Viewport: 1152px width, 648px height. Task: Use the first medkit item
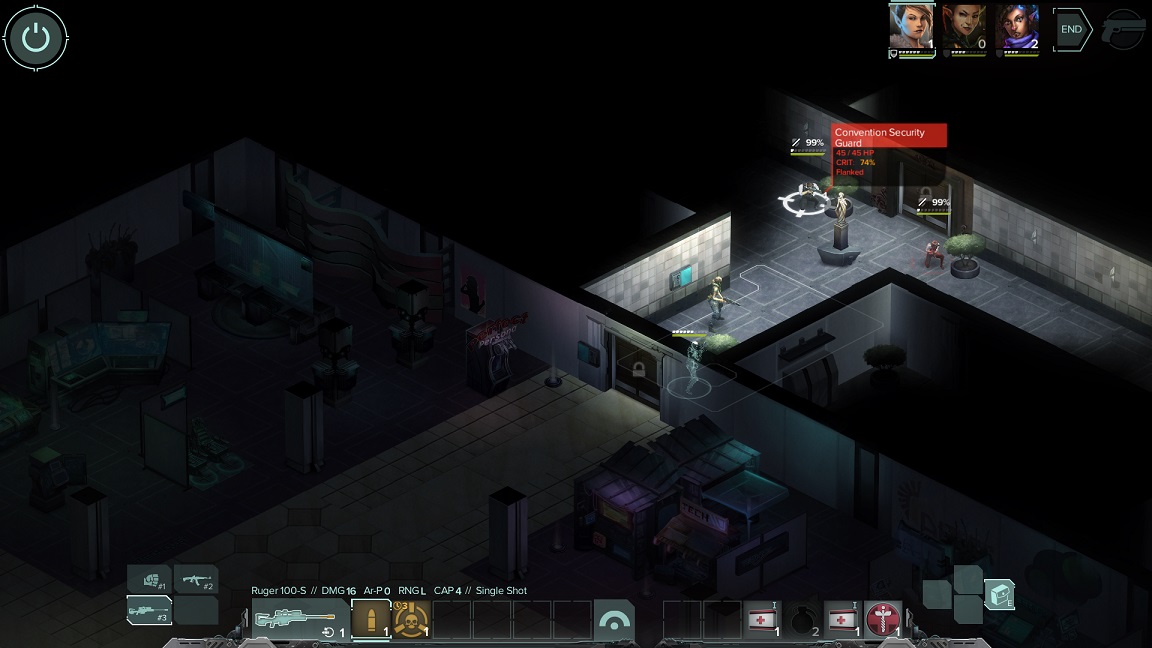click(763, 620)
